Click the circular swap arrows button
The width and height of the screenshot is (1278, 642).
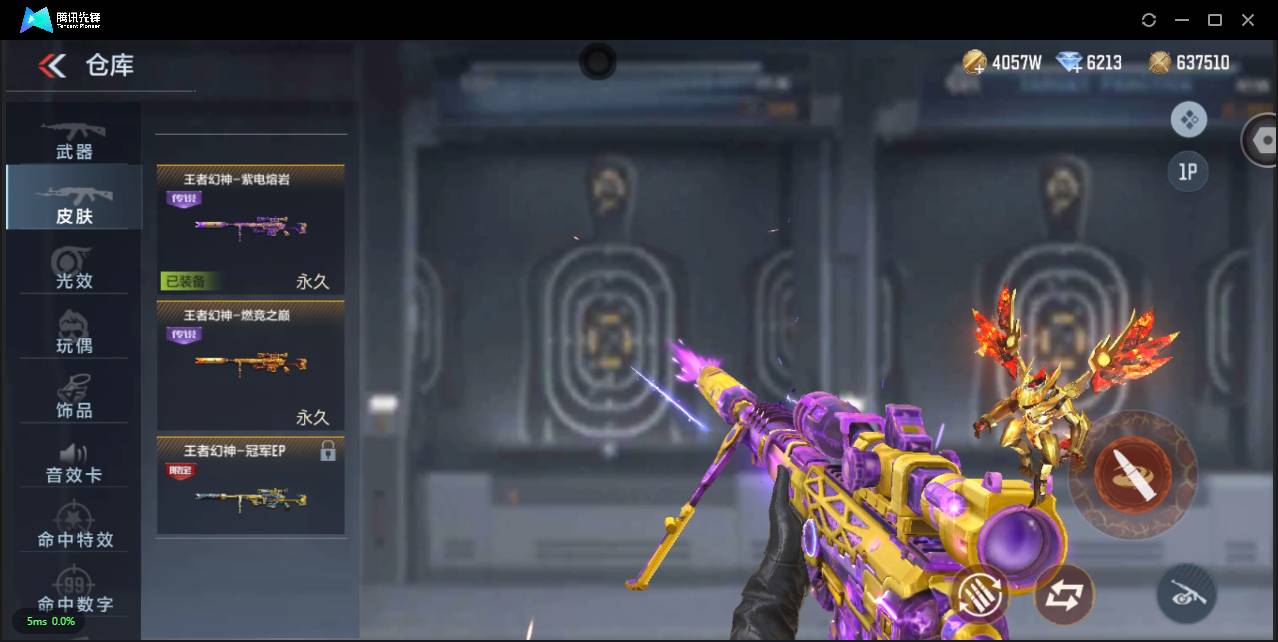click(x=1063, y=595)
